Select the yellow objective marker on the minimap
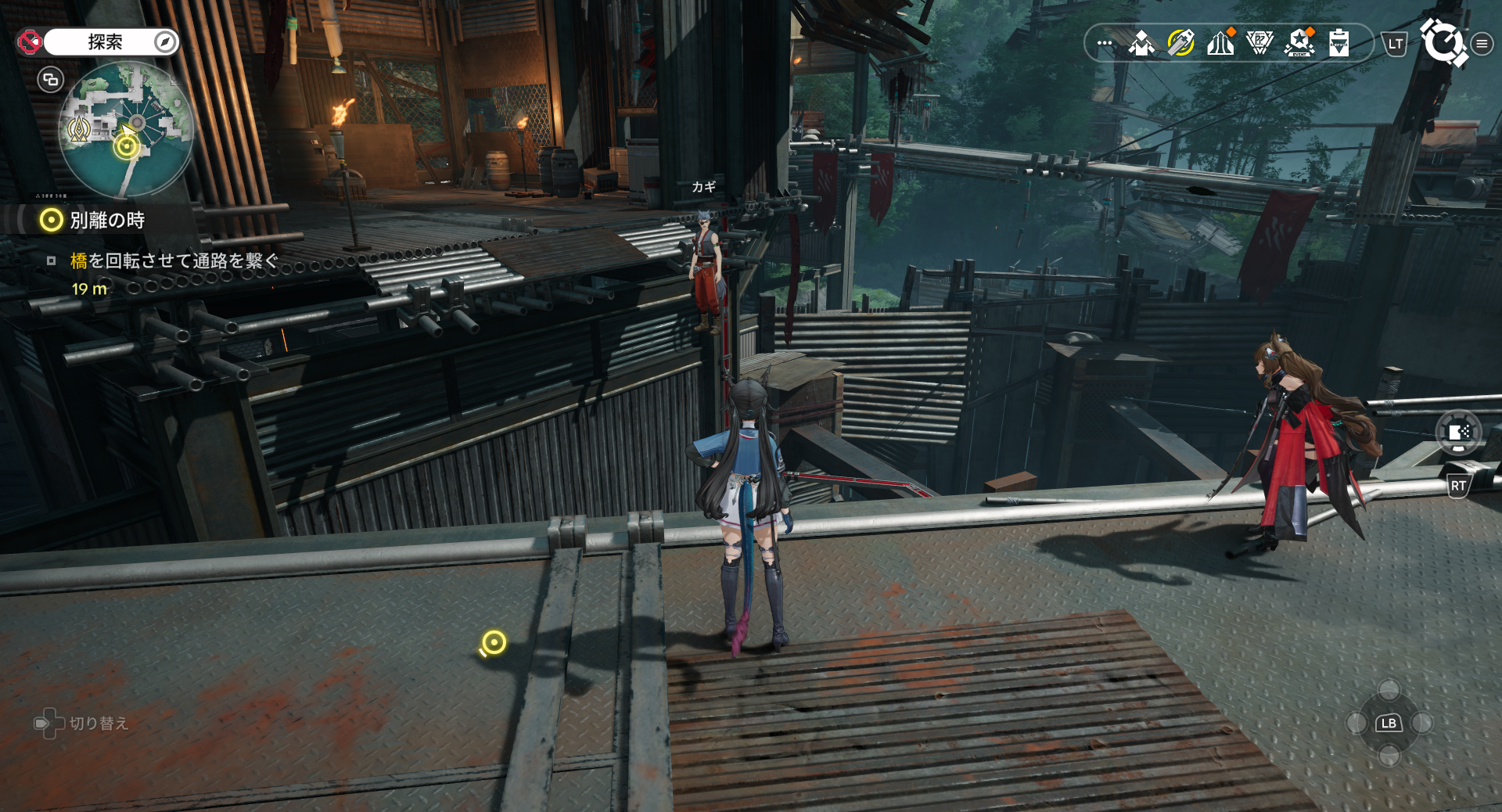The width and height of the screenshot is (1502, 812). click(x=126, y=146)
